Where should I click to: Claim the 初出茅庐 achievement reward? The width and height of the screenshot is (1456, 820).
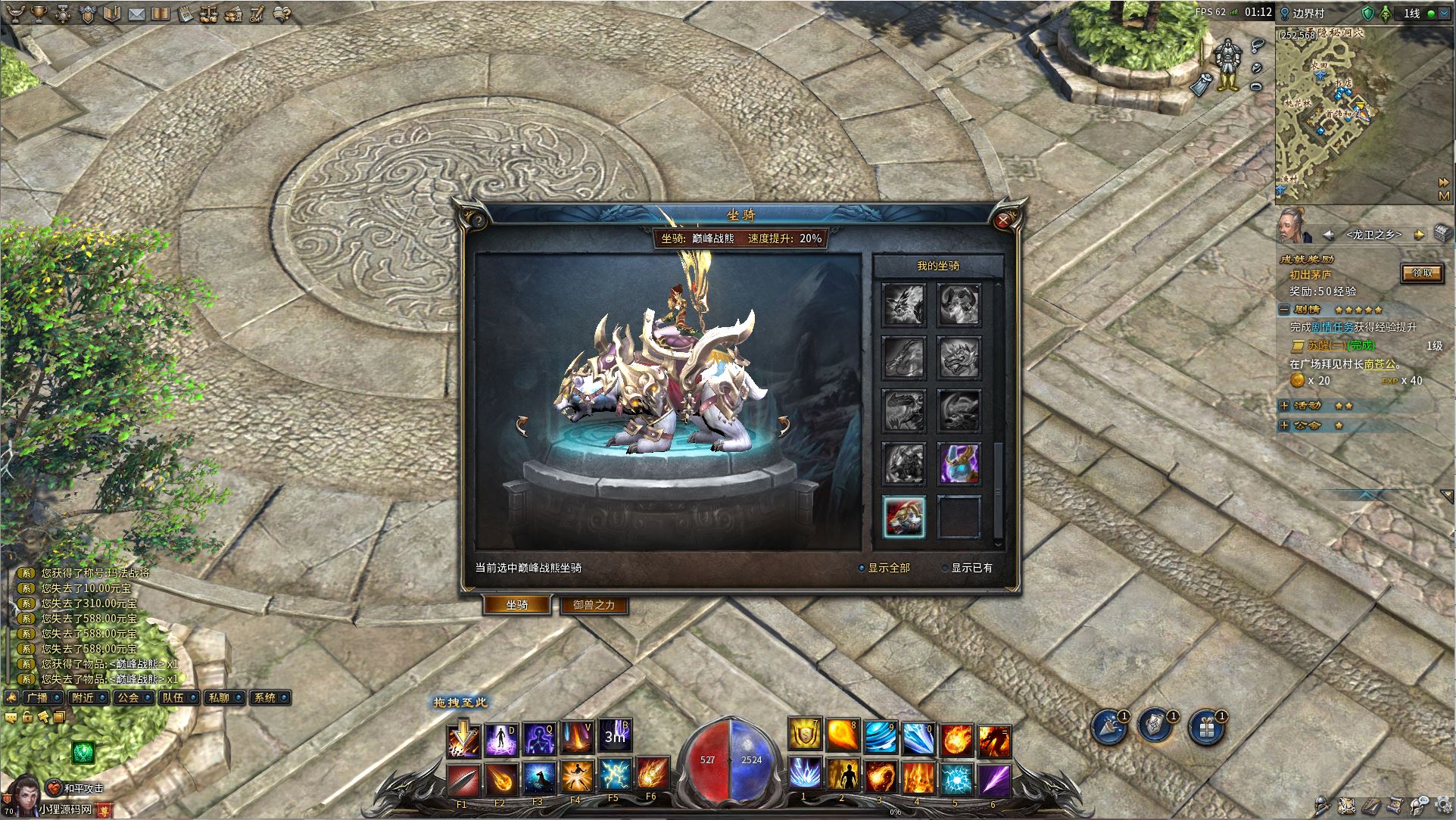[1422, 273]
